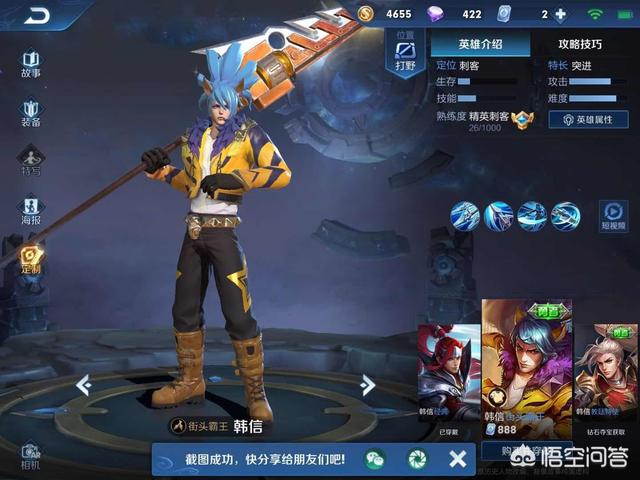Open the 特写 close-up view

tap(31, 161)
